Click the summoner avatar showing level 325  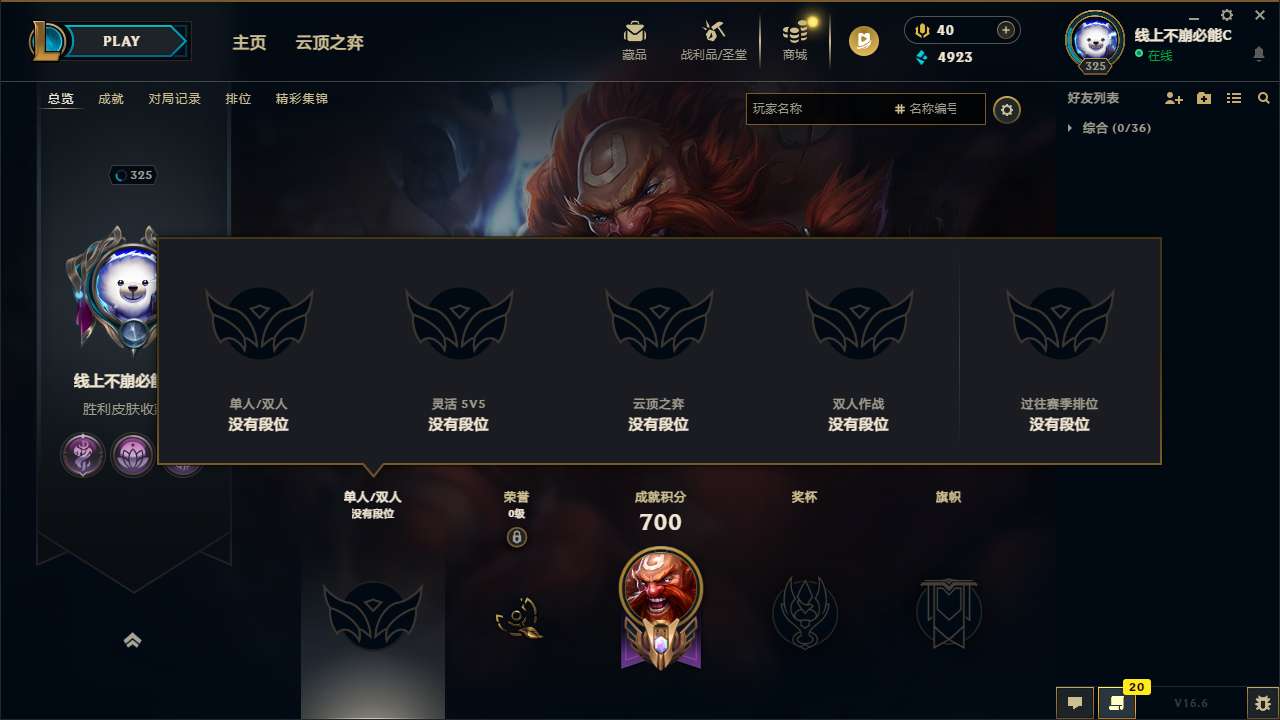tap(1093, 42)
